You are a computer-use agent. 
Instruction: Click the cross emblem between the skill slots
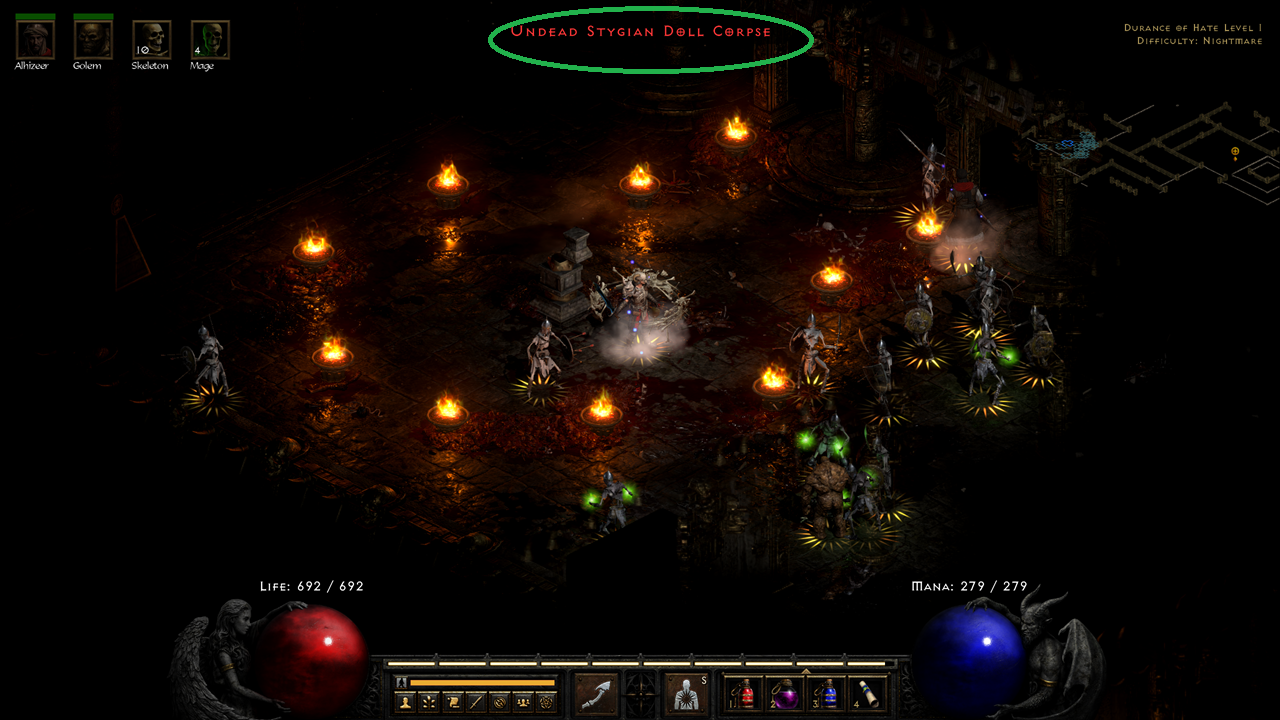640,694
